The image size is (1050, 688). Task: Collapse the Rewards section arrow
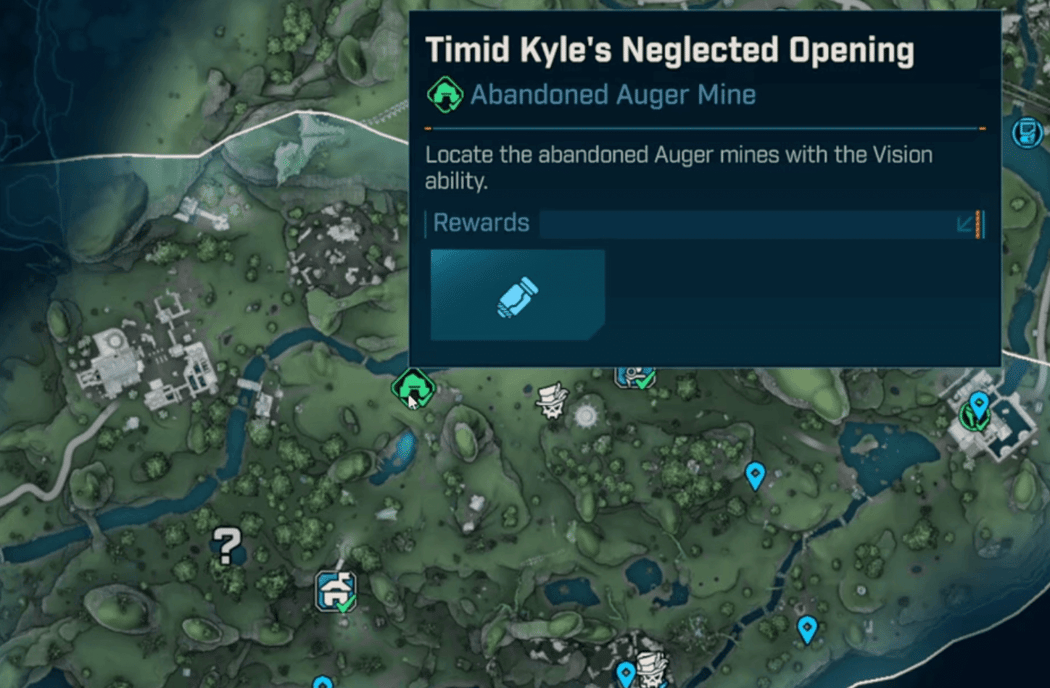click(967, 223)
